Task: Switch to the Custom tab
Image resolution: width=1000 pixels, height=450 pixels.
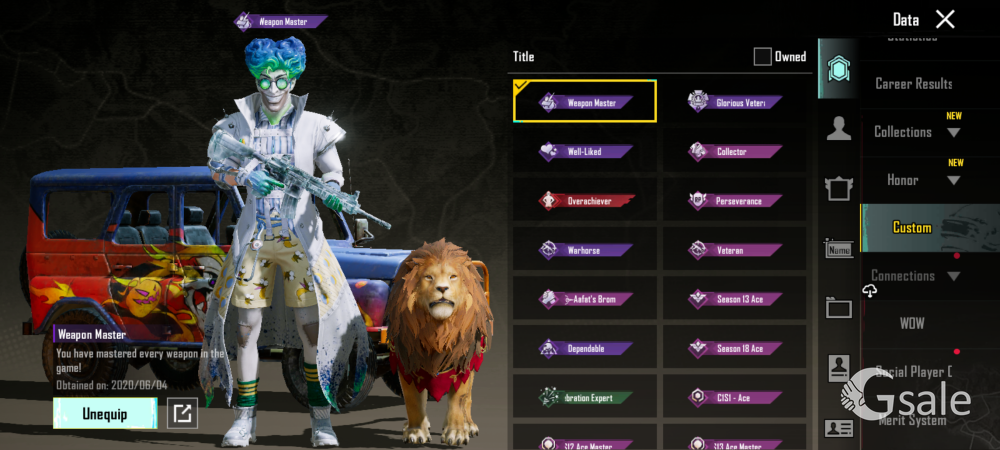Action: coord(912,228)
